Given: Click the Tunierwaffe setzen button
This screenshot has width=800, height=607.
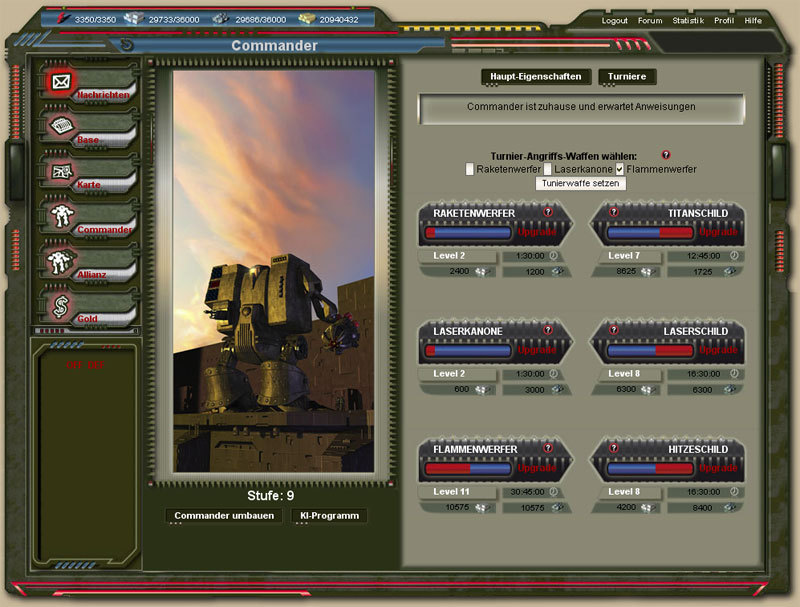Looking at the screenshot, I should [x=581, y=184].
